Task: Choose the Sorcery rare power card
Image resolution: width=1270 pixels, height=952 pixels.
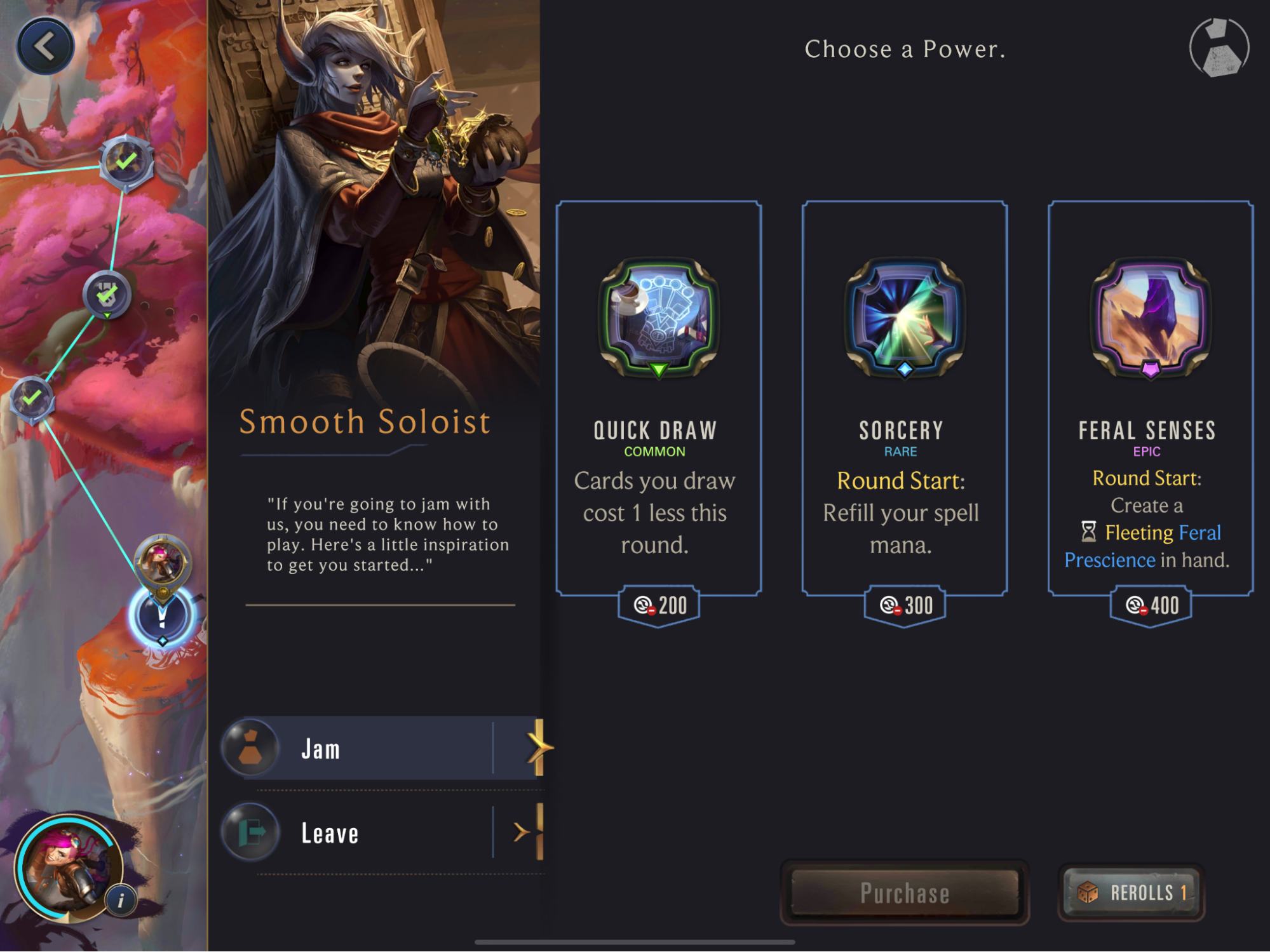Action: [904, 399]
